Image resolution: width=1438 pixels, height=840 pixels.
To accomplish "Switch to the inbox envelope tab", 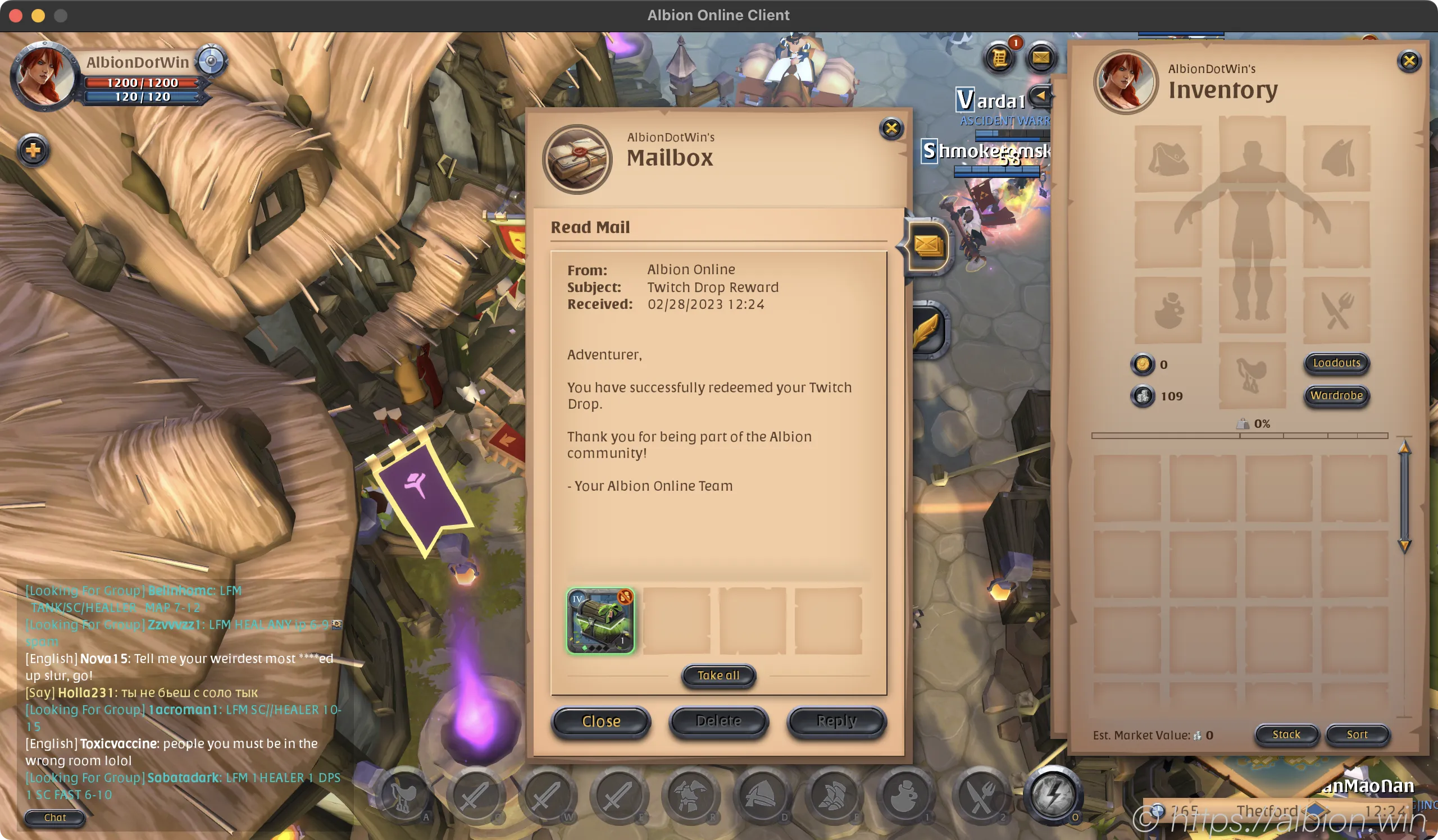I will point(928,246).
